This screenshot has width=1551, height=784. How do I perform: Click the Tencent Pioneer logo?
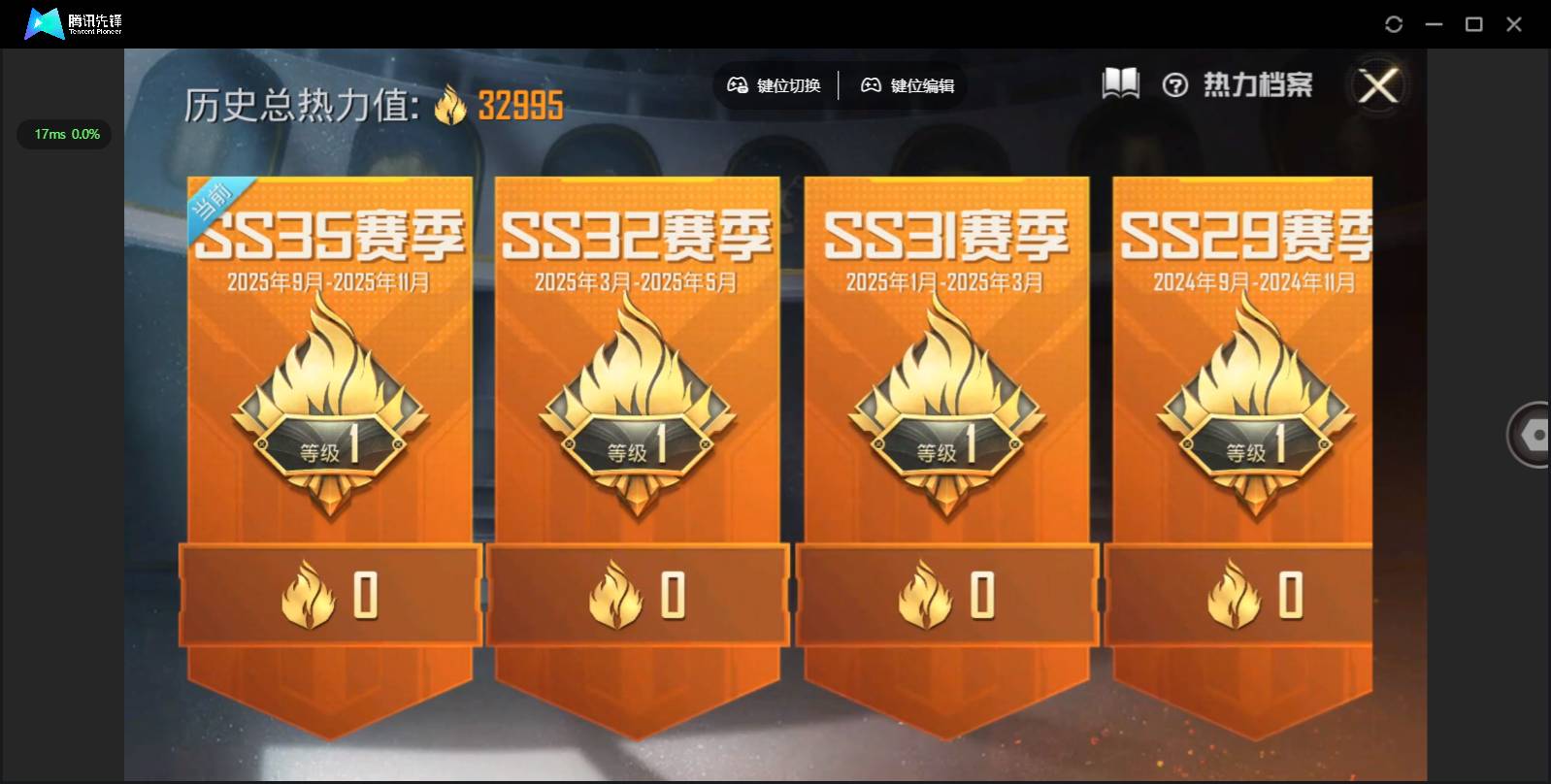[44, 23]
